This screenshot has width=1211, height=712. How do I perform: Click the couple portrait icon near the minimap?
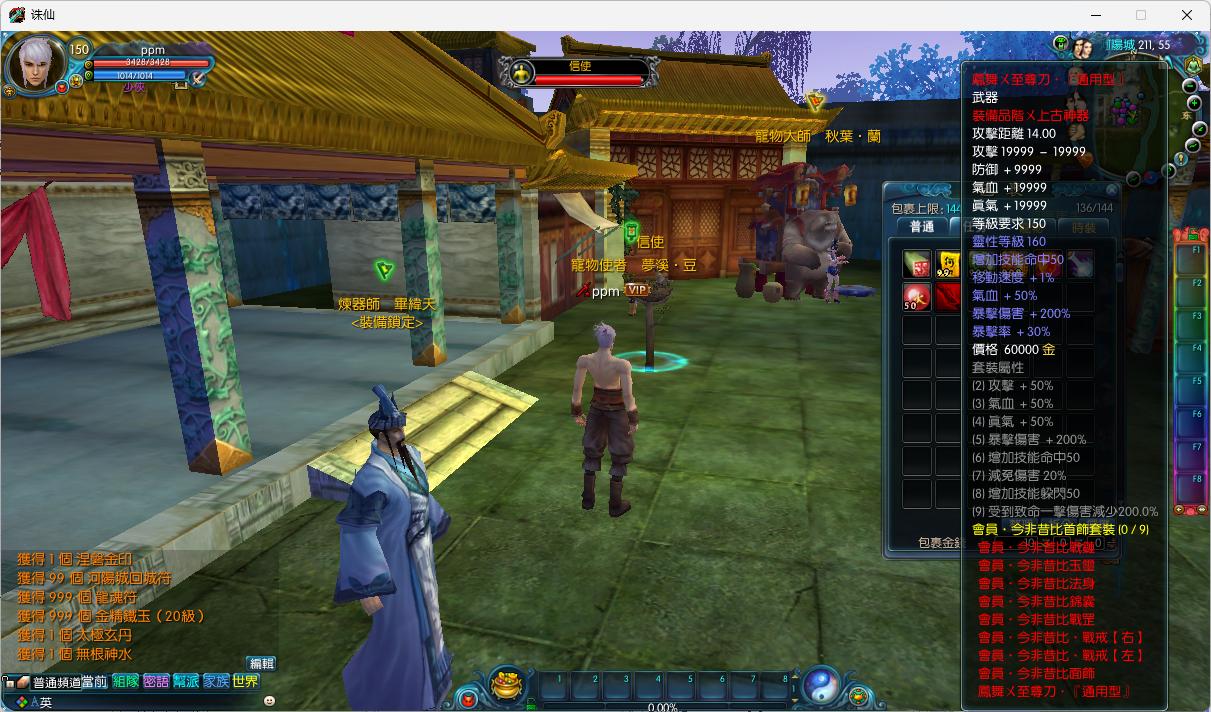(1082, 48)
